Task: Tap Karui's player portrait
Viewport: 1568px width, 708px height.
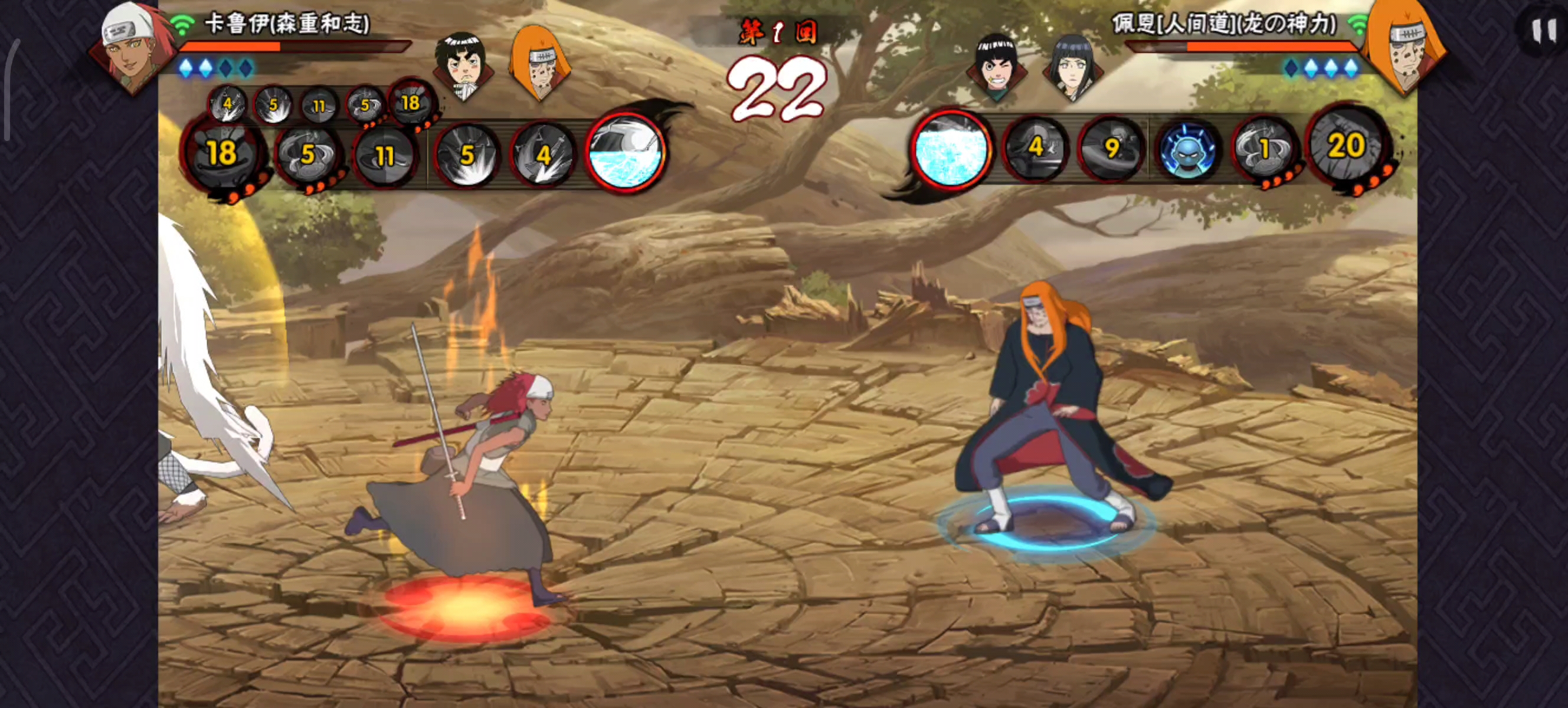Action: [131, 45]
